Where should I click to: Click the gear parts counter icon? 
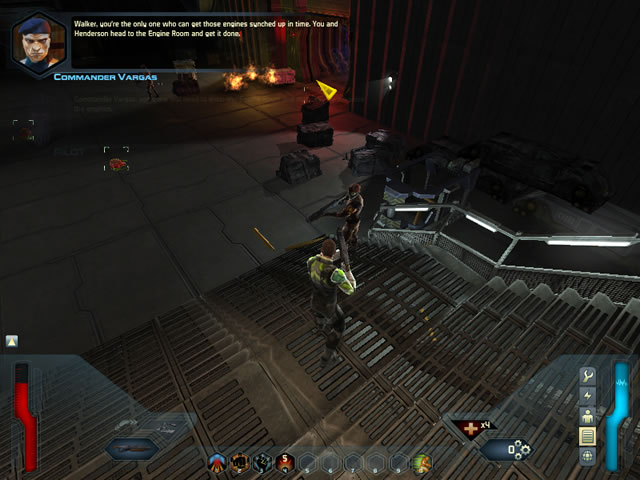tap(520, 451)
